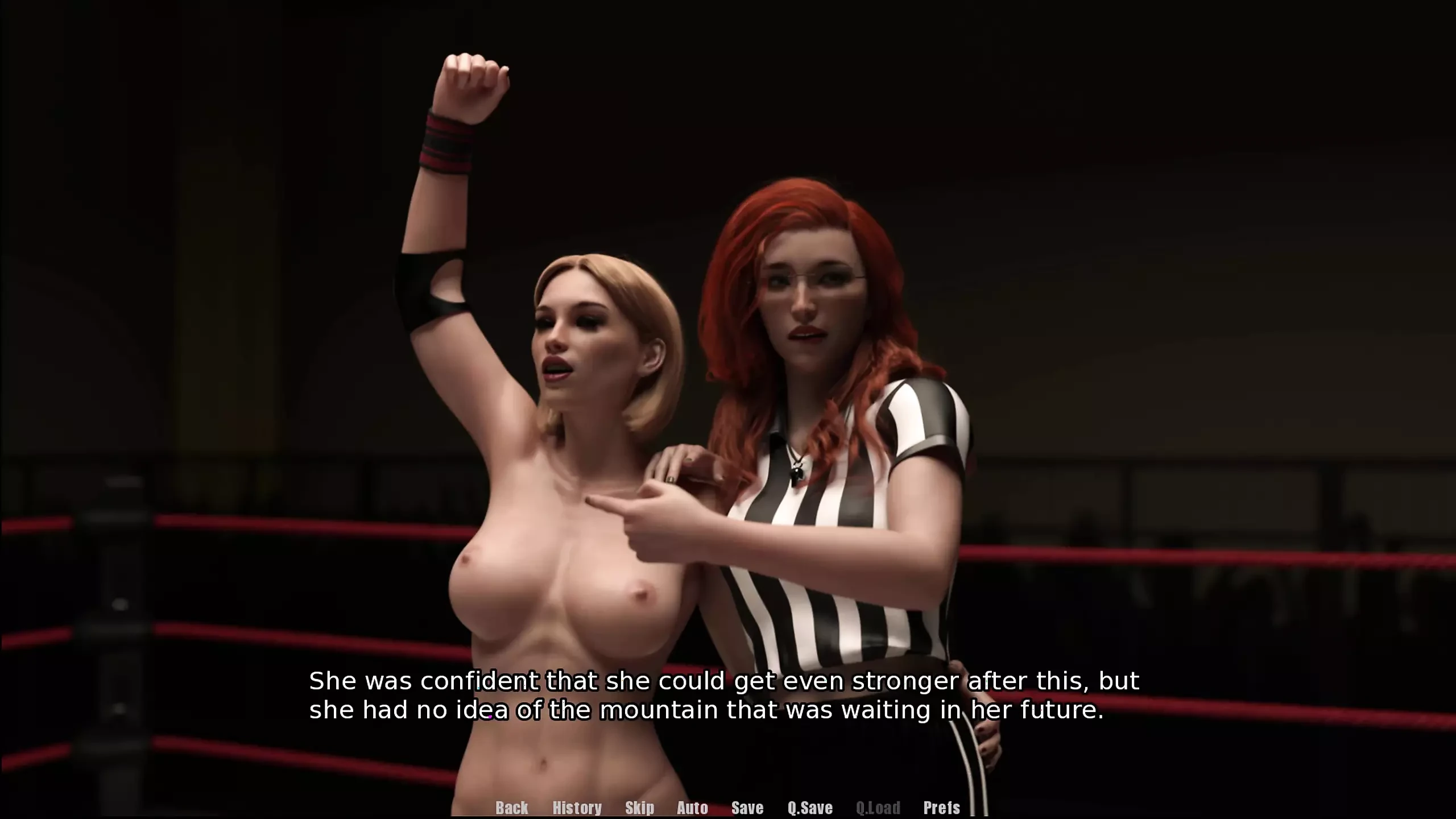Screen dimensions: 1456x819
Task: Open the Save menu
Action: [x=747, y=808]
